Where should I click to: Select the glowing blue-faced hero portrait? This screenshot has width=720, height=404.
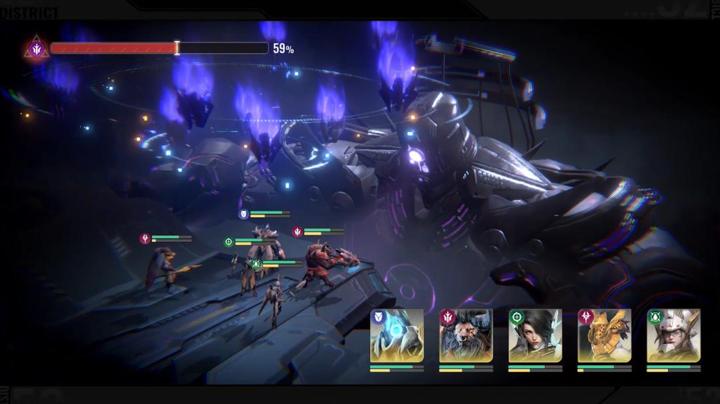click(x=397, y=337)
